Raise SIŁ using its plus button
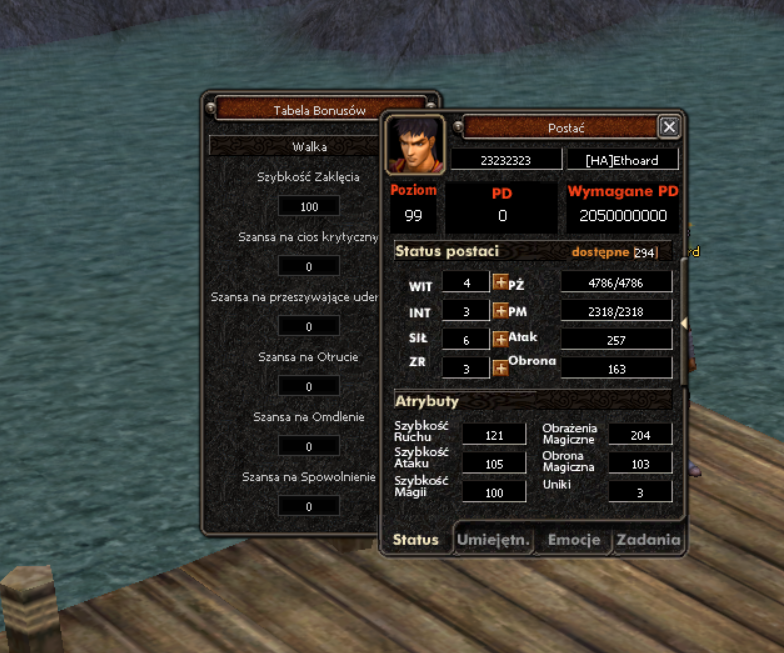 [501, 339]
